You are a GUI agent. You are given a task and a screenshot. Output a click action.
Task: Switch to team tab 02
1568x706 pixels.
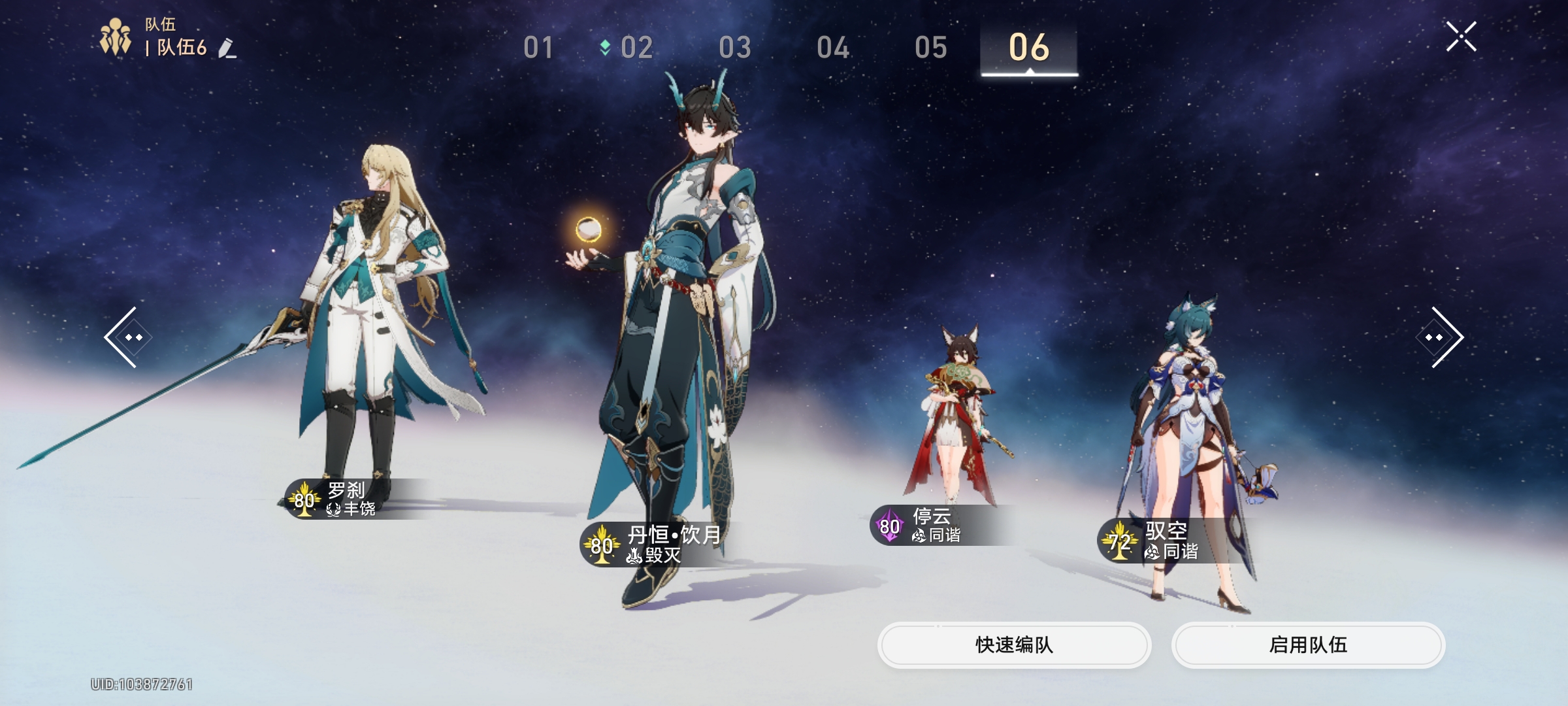pyautogui.click(x=636, y=48)
